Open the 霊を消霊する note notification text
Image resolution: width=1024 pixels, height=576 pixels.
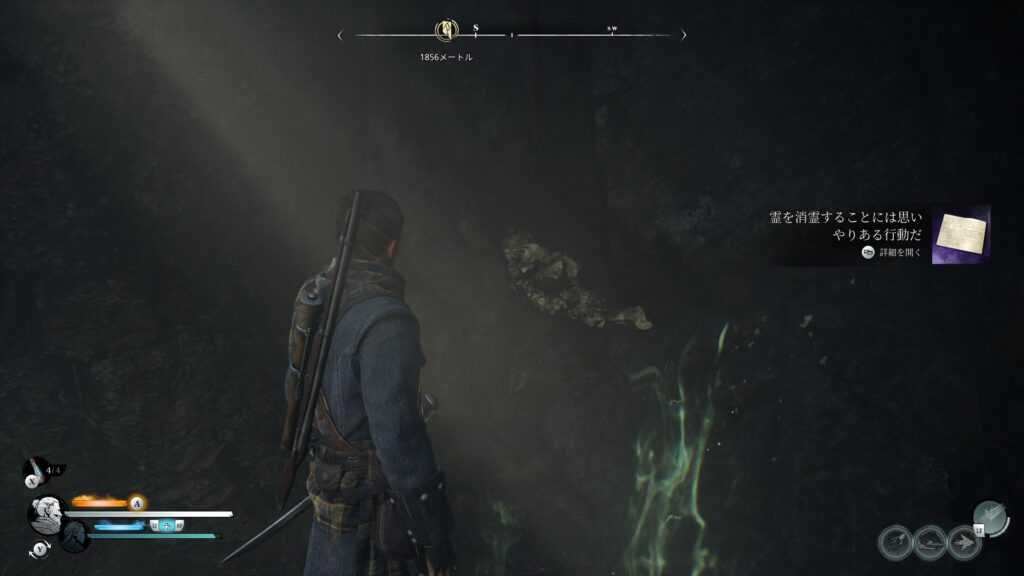click(846, 227)
